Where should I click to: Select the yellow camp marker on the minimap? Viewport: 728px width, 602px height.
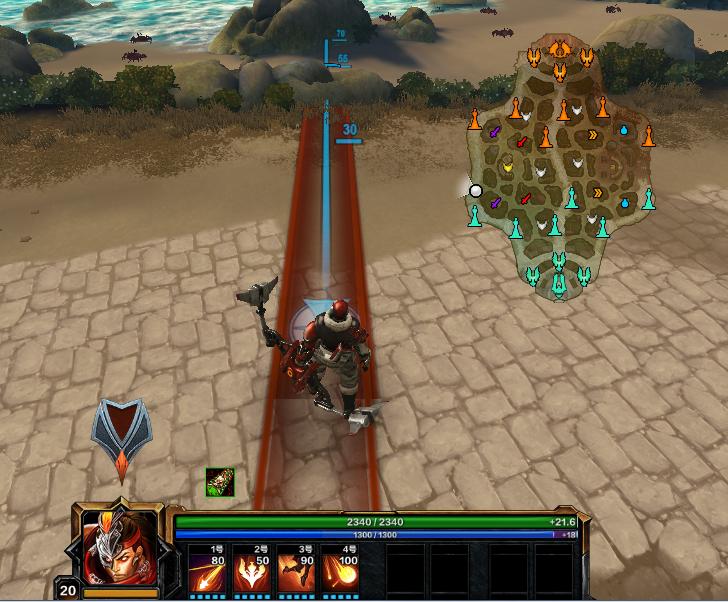click(x=507, y=167)
